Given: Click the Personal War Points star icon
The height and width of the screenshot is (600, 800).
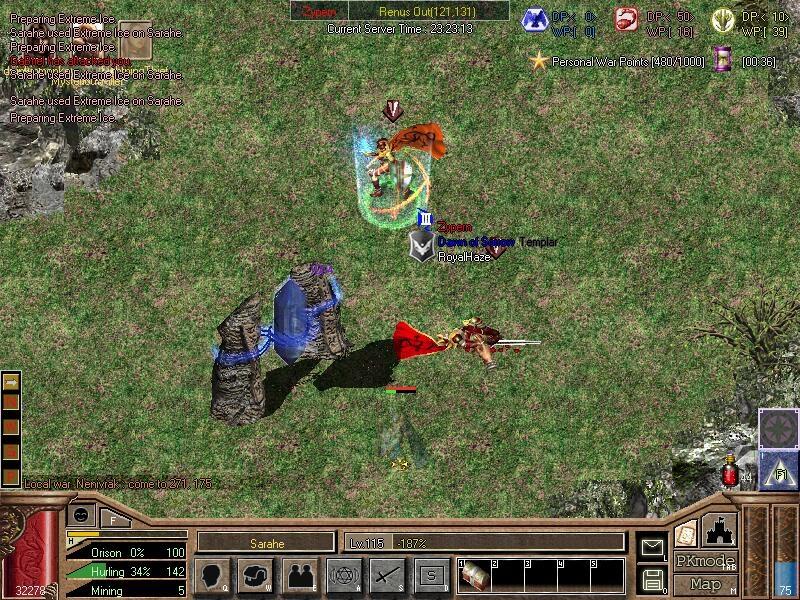Looking at the screenshot, I should click(x=539, y=61).
